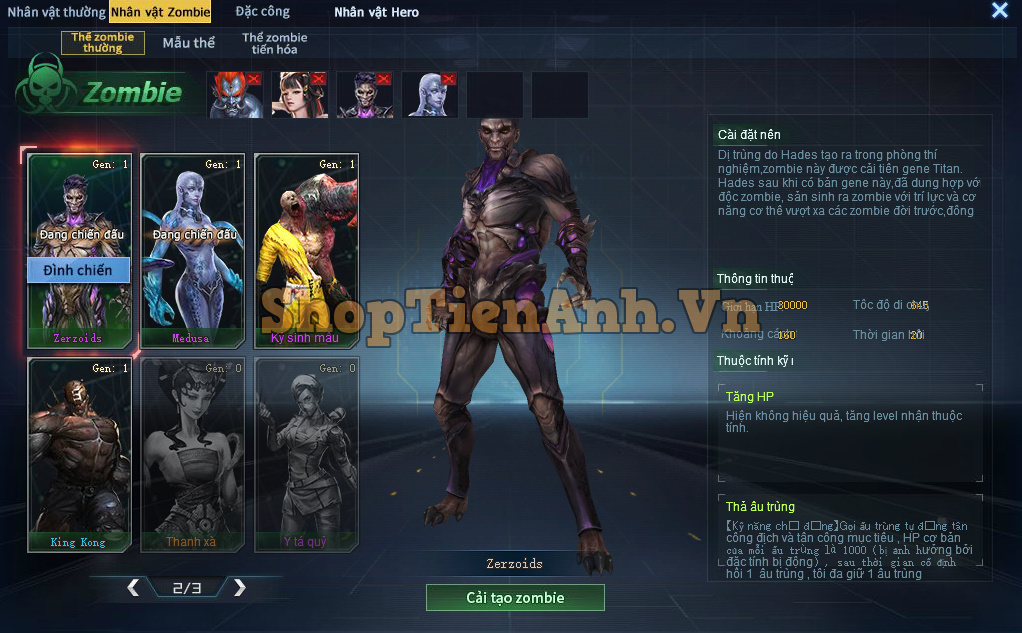Remove the red-haired zombie from the lineup
Image resolution: width=1022 pixels, height=633 pixels.
tap(254, 79)
